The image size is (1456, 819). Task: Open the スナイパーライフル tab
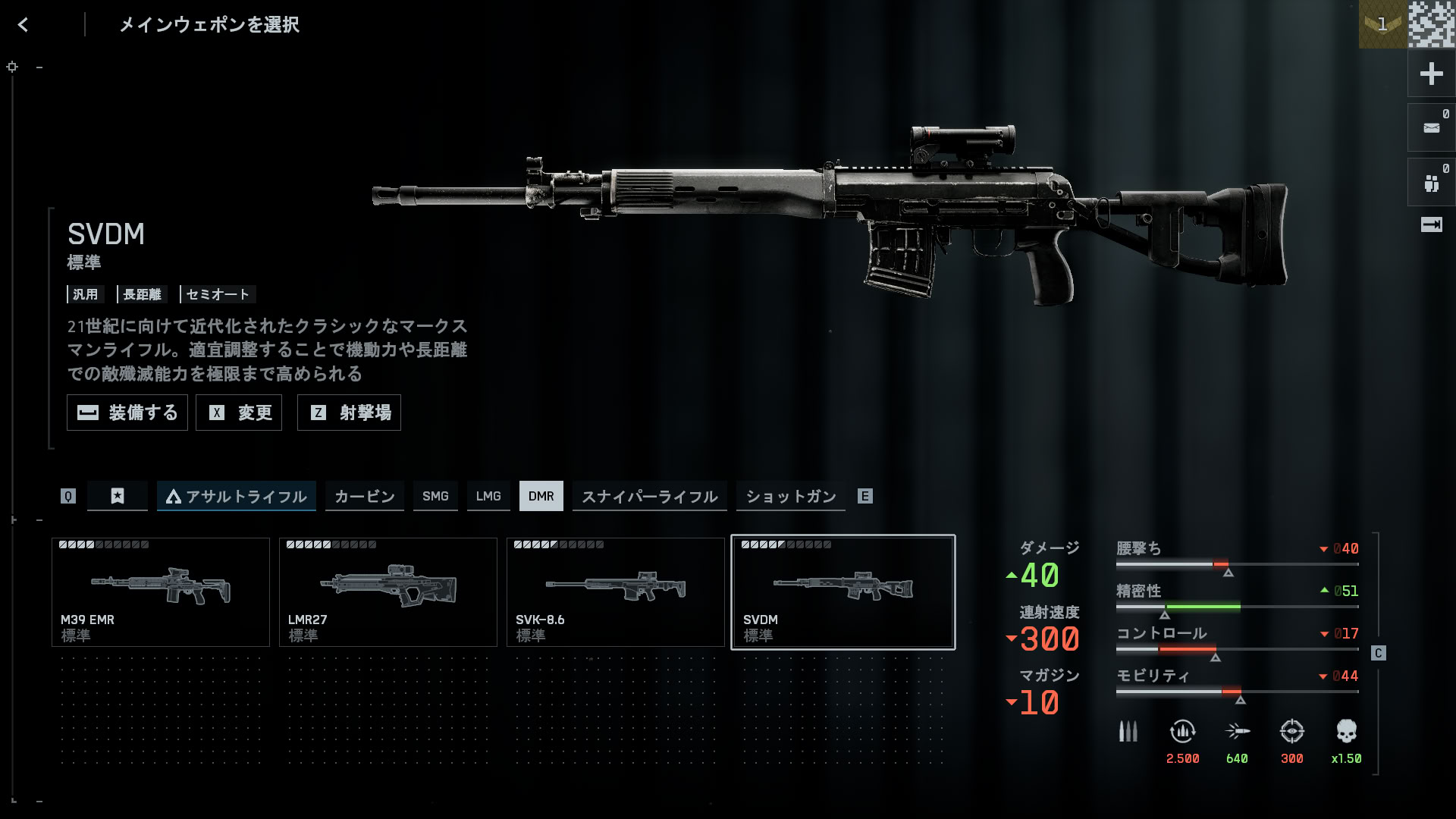pyautogui.click(x=650, y=496)
